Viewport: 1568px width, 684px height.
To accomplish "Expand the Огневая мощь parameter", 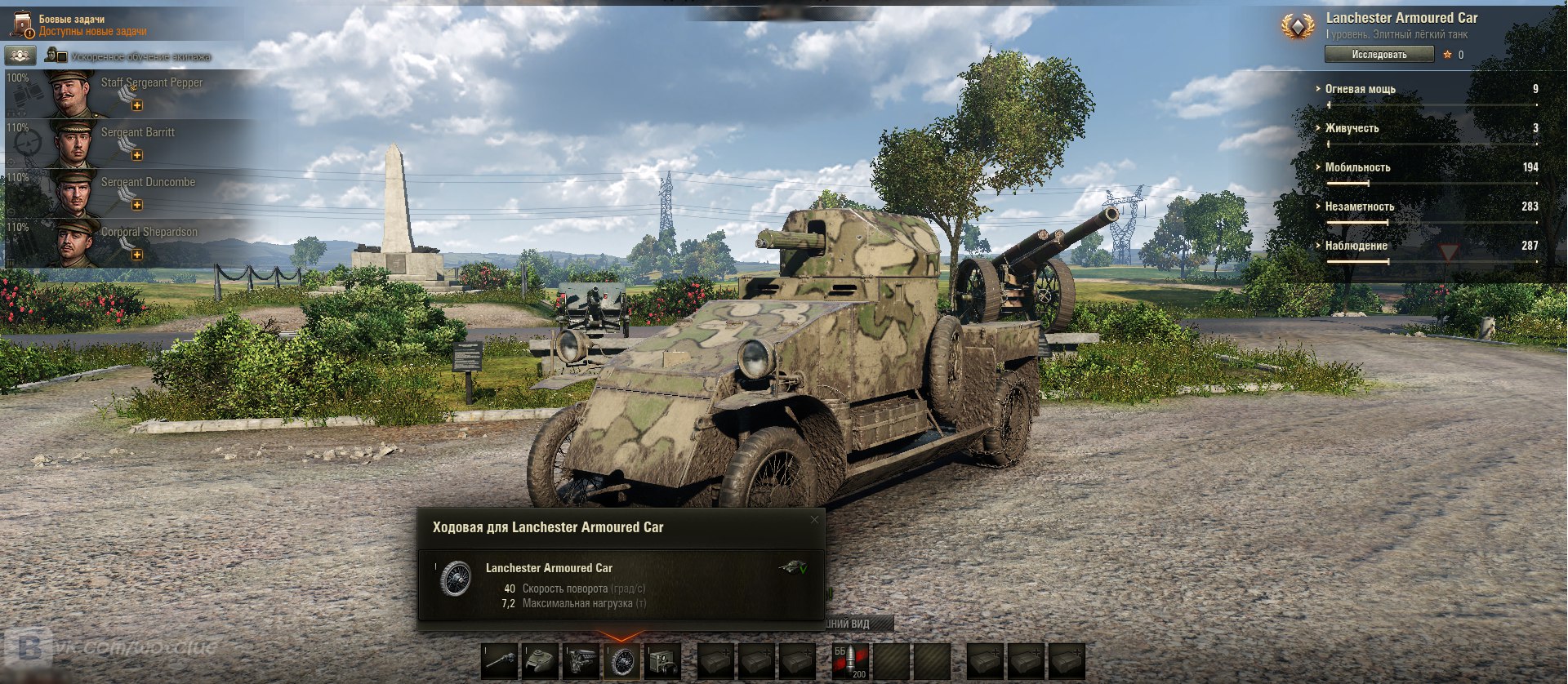I will coord(1360,89).
